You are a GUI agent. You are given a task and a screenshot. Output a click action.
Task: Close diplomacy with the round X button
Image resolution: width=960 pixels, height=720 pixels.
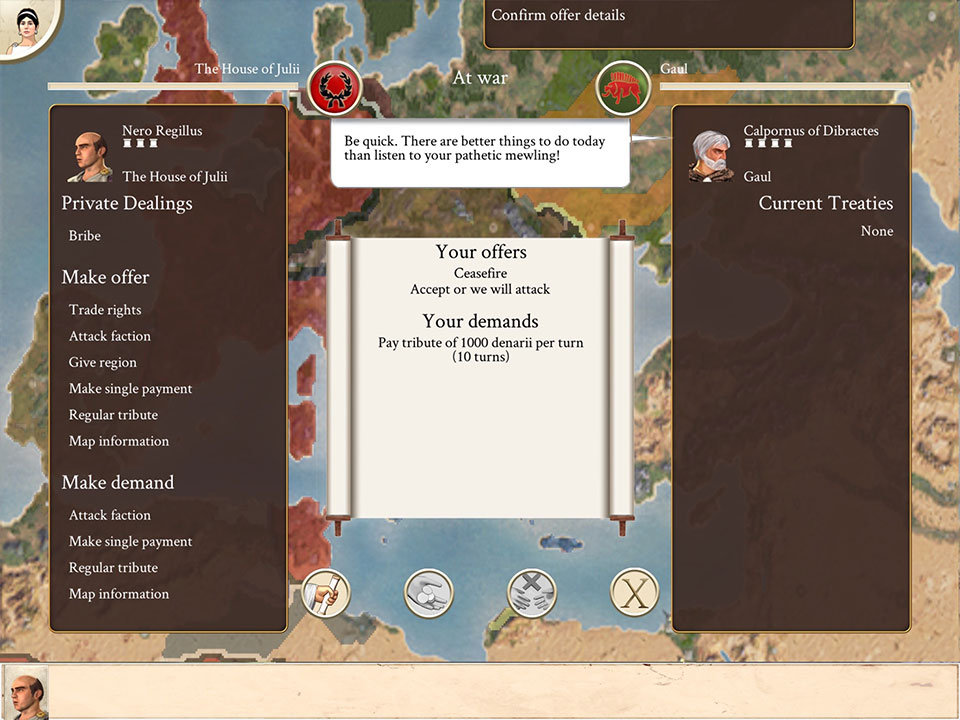click(635, 593)
